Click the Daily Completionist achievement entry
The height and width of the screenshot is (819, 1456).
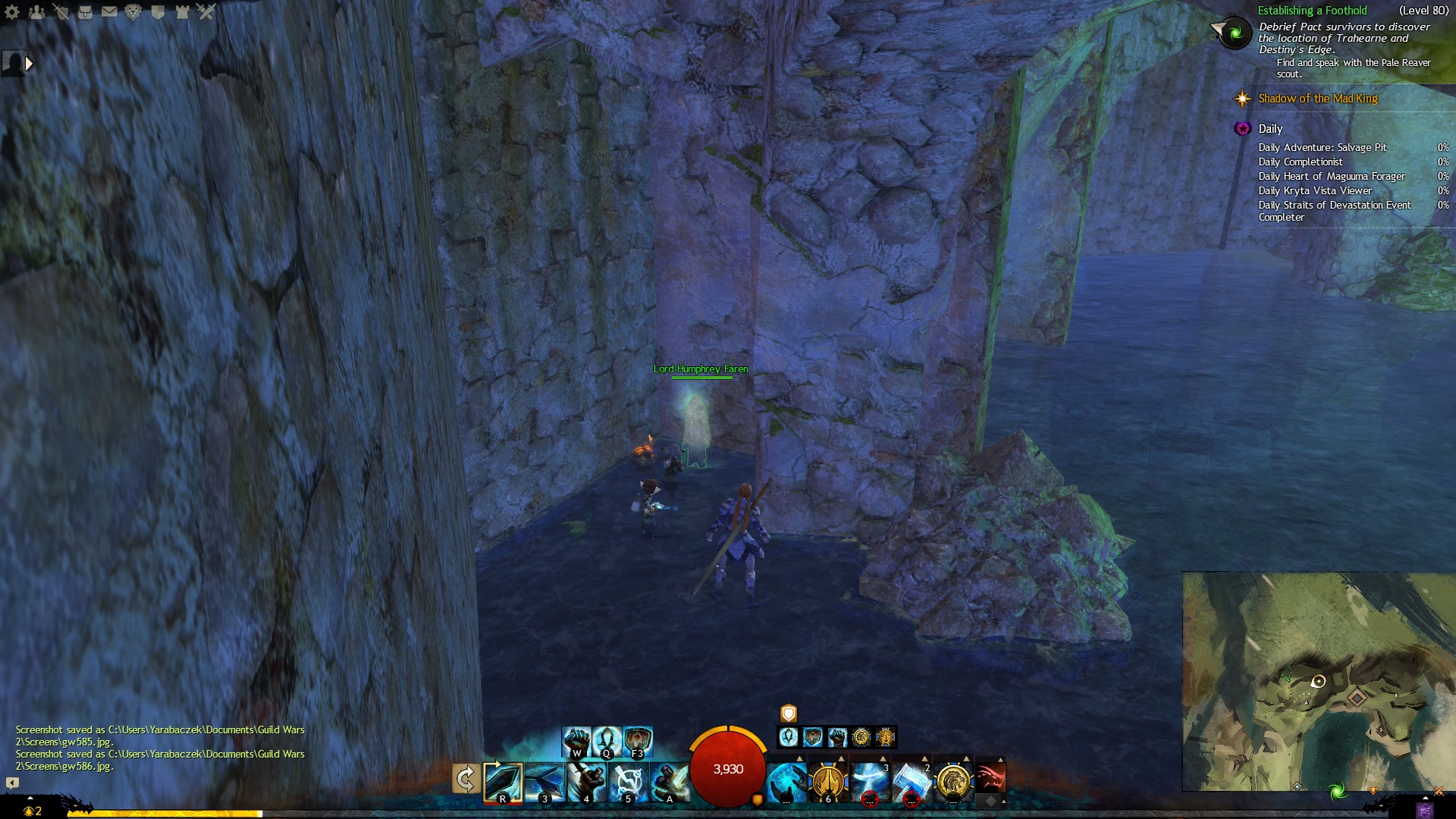[1300, 162]
